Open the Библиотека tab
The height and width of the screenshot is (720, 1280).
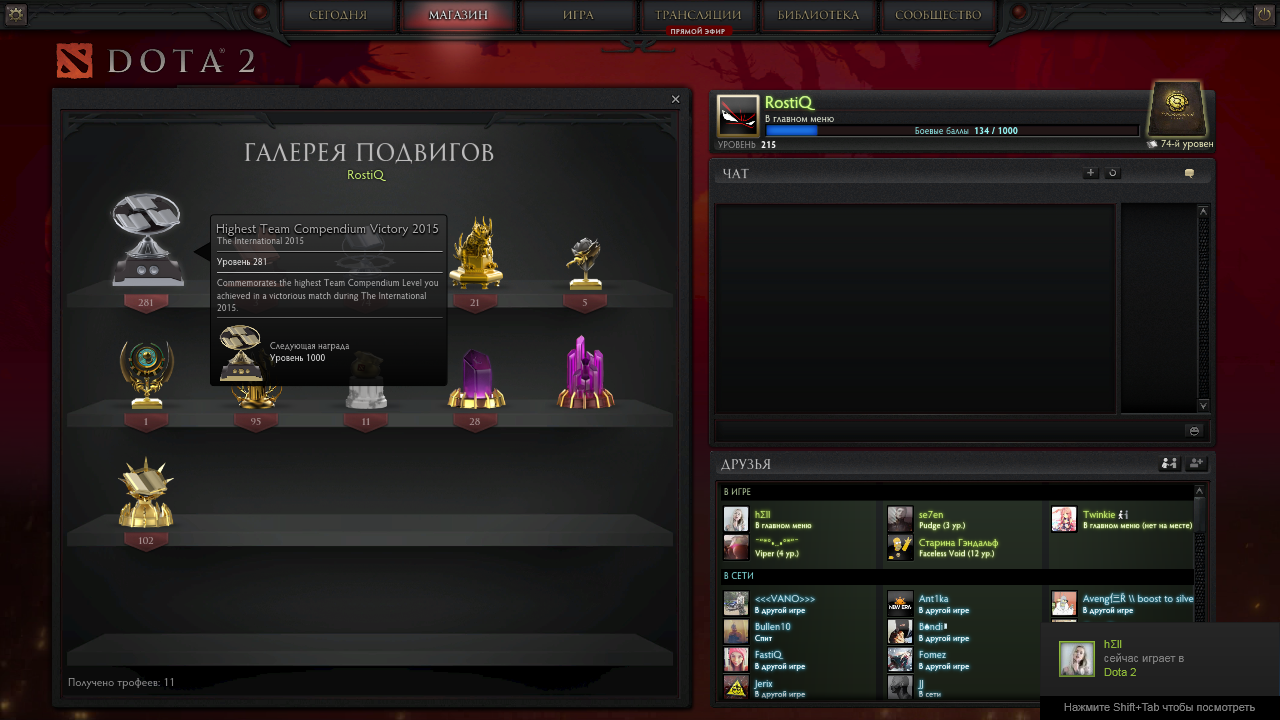(x=818, y=15)
